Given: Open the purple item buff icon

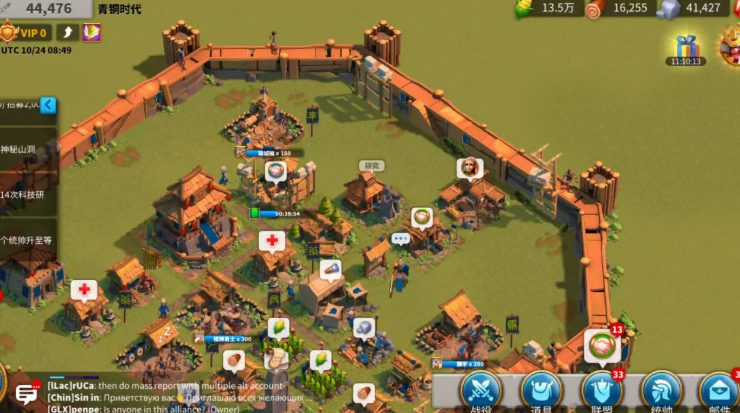Looking at the screenshot, I should click(91, 33).
